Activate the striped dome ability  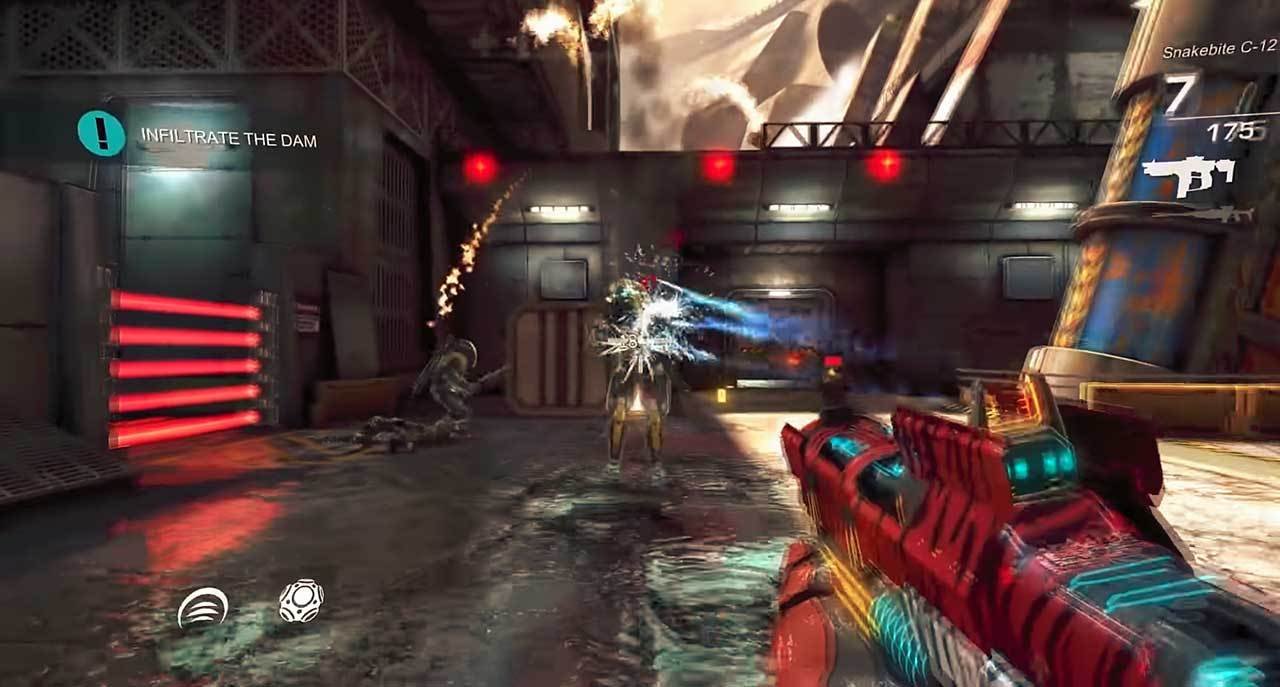tap(202, 607)
